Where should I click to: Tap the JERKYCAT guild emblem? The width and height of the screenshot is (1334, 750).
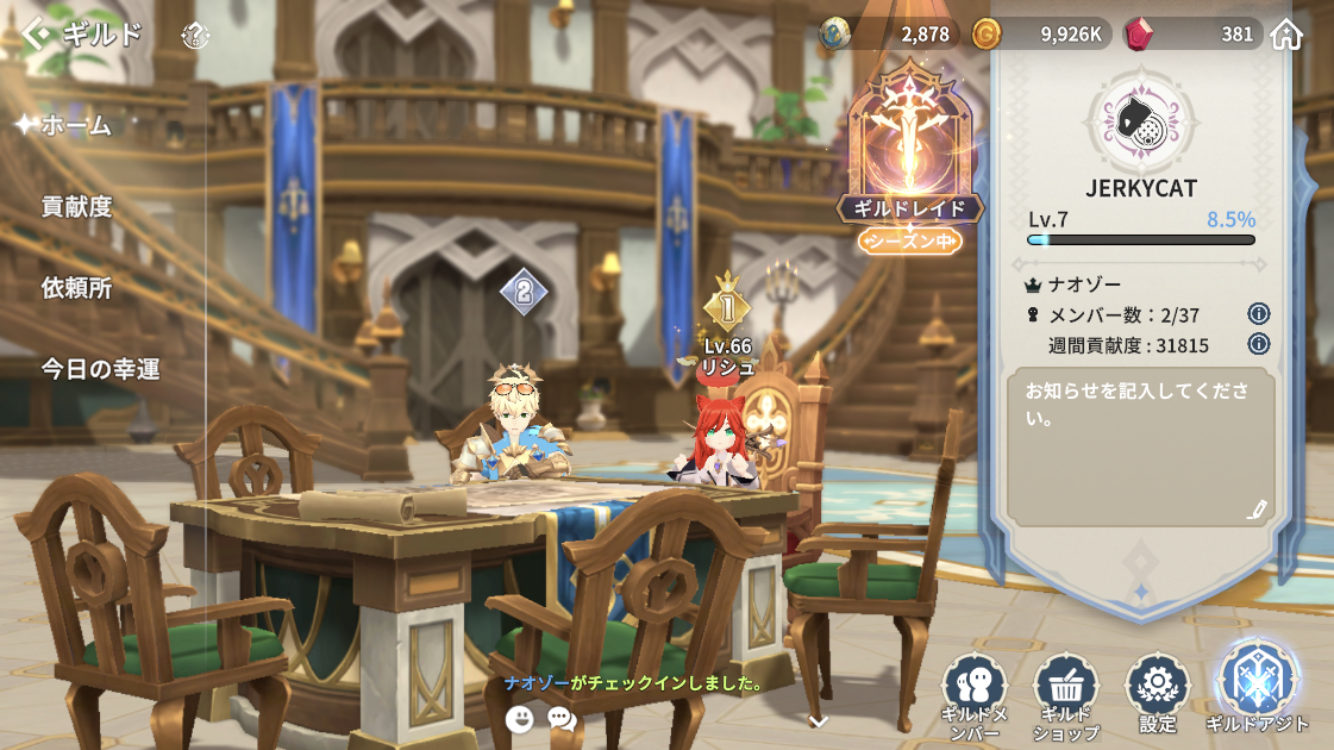pyautogui.click(x=1140, y=121)
